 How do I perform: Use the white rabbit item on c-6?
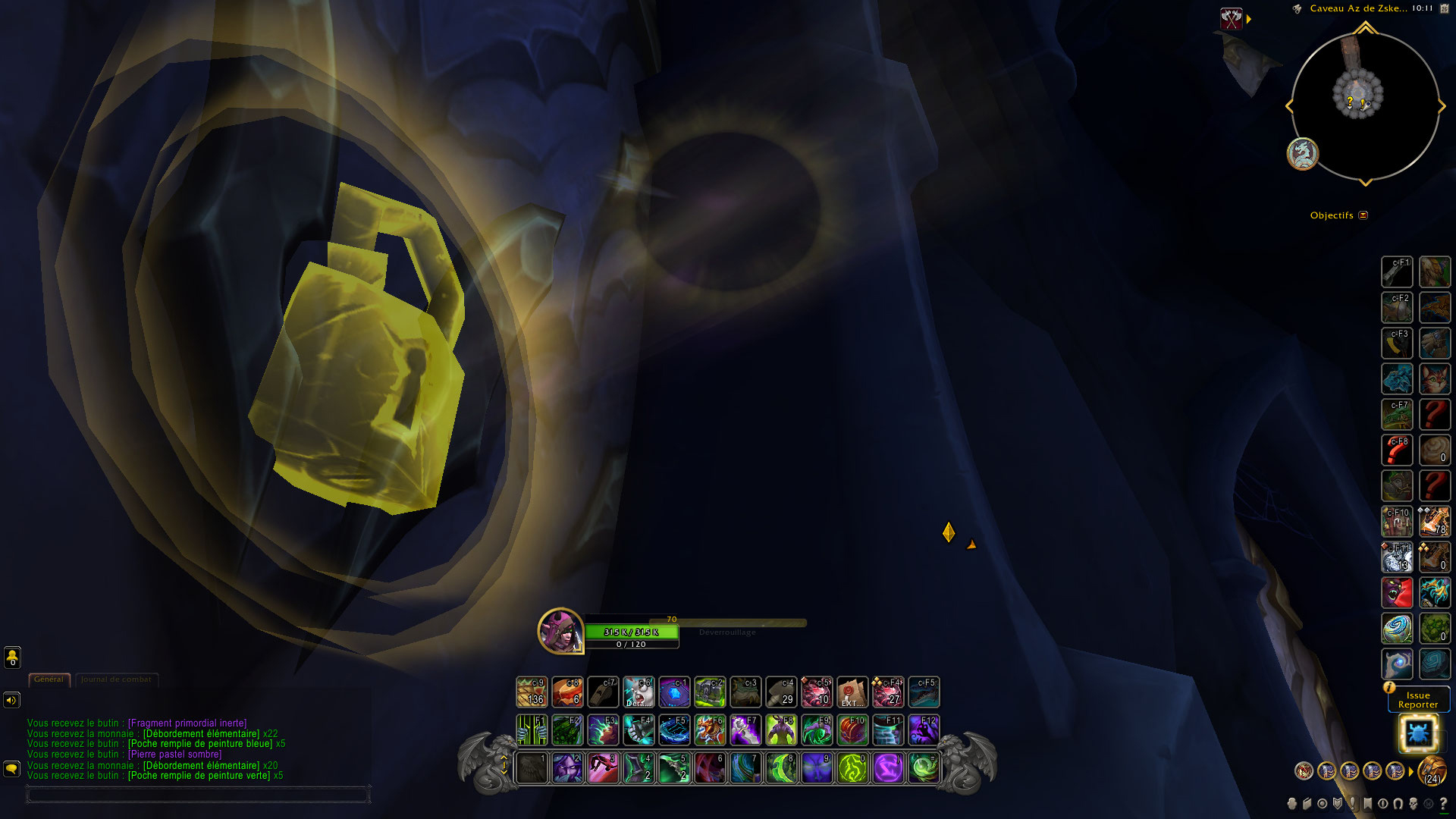[639, 692]
